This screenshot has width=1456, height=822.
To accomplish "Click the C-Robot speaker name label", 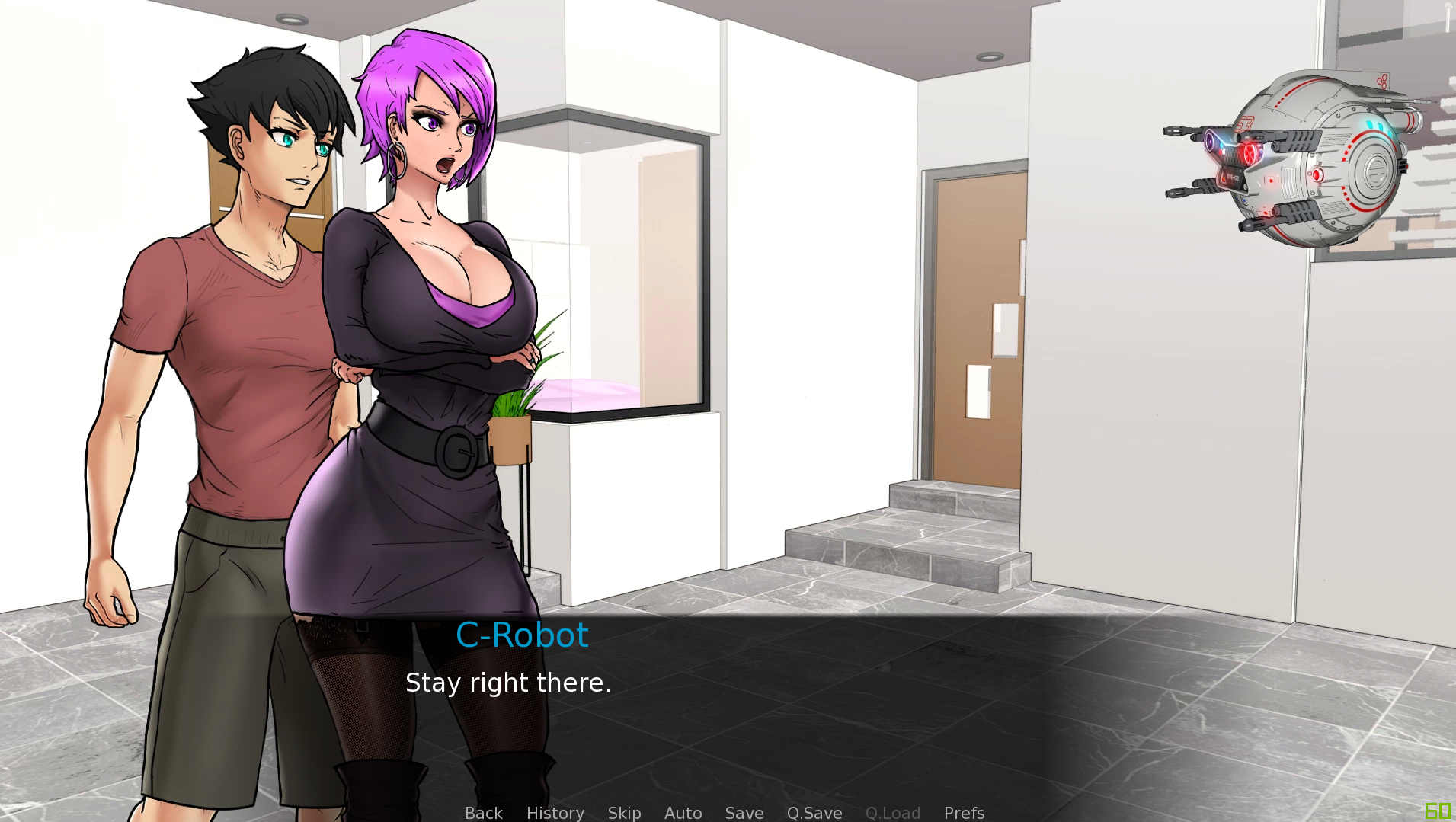I will coord(523,635).
